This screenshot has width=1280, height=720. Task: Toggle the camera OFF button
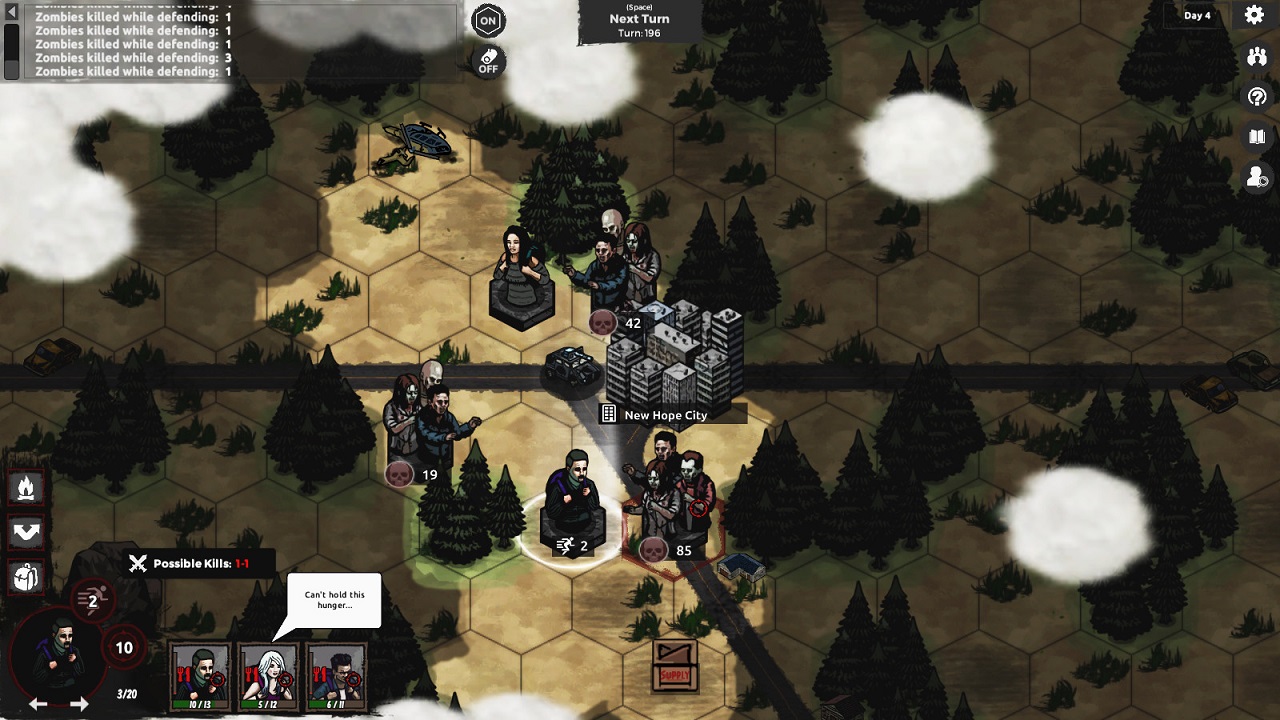[488, 61]
